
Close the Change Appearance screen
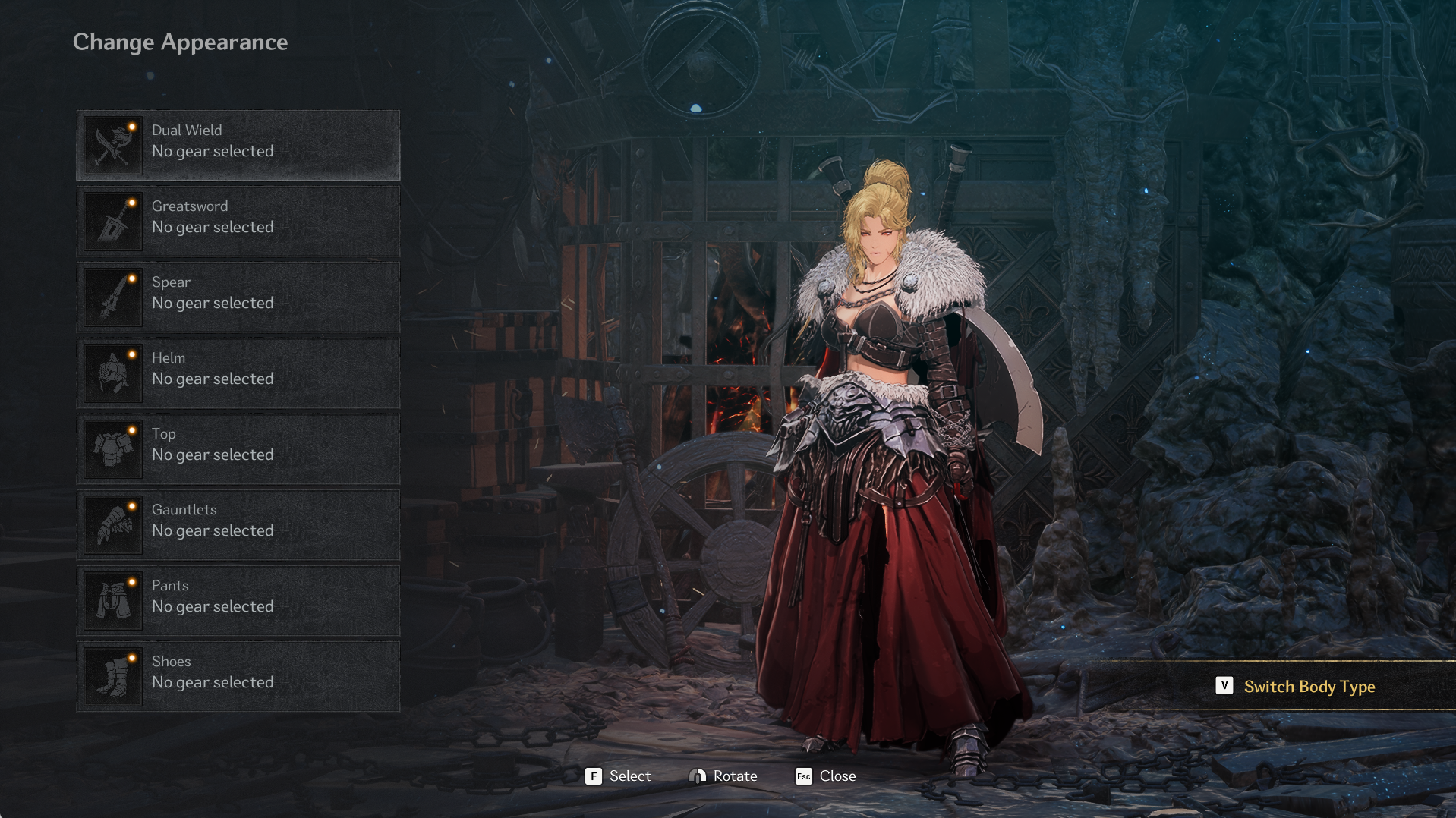click(x=825, y=776)
